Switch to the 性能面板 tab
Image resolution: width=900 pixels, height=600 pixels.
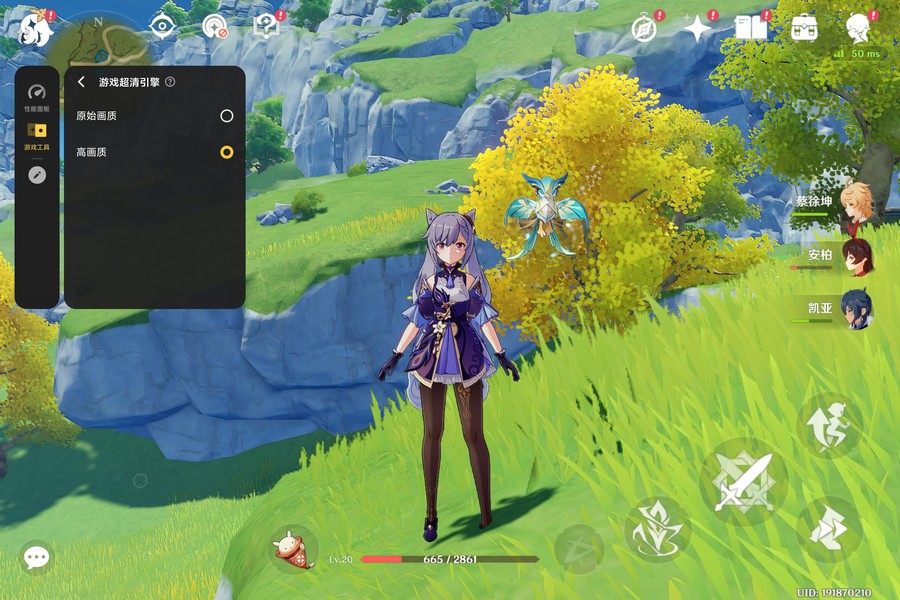pyautogui.click(x=37, y=97)
